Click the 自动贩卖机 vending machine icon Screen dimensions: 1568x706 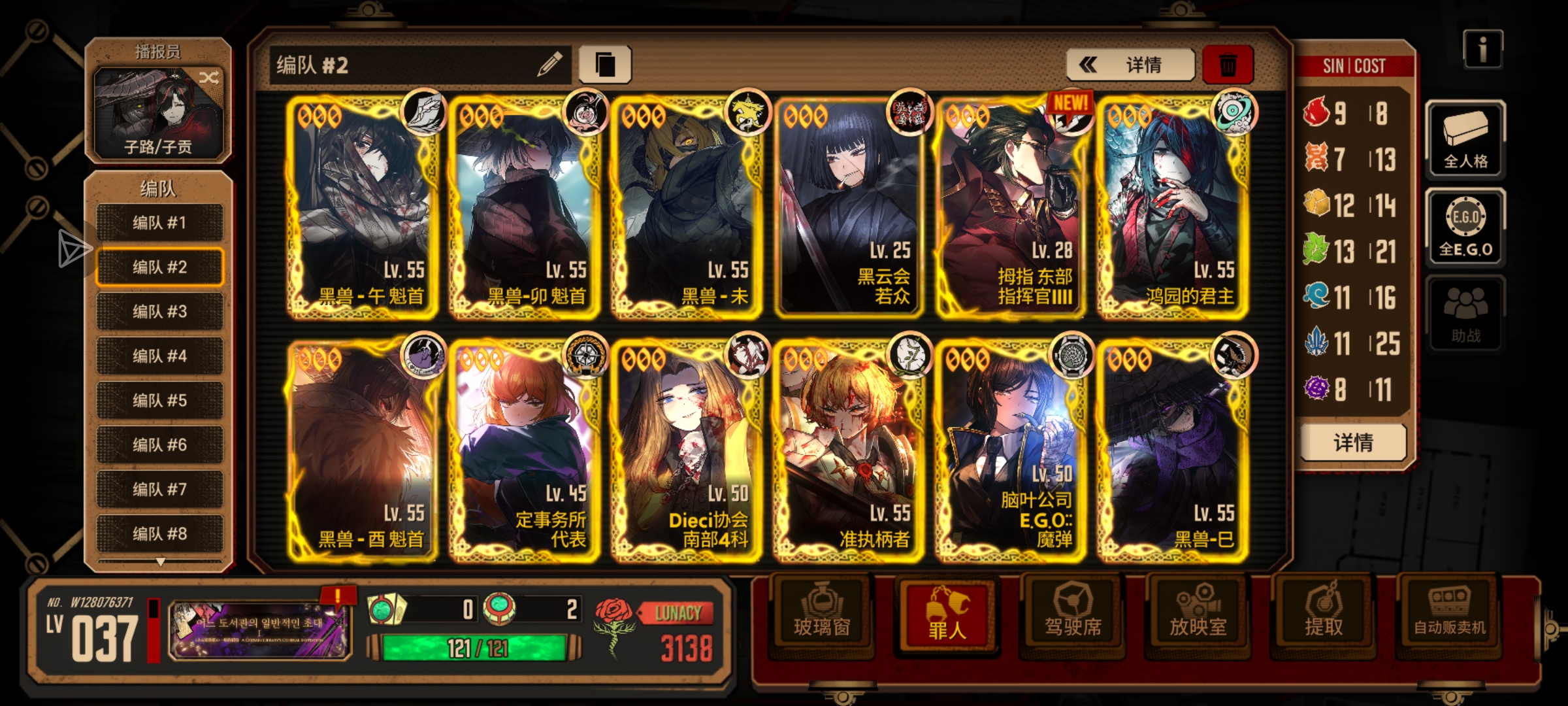[x=1451, y=614]
